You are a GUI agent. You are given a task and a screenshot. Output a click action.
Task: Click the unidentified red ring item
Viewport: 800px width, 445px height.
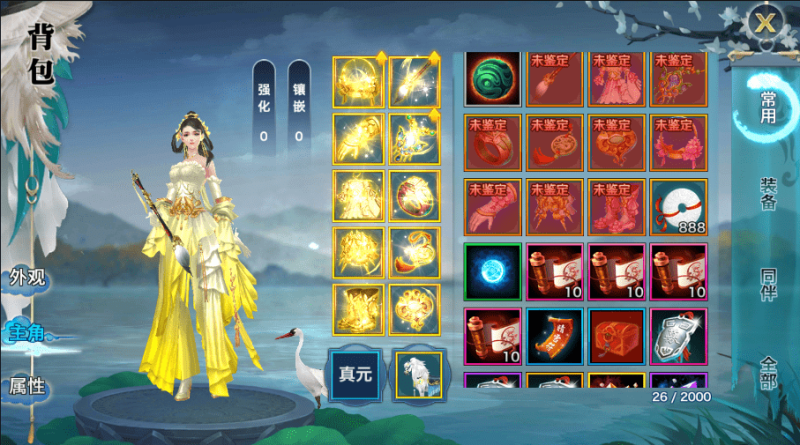(493, 142)
